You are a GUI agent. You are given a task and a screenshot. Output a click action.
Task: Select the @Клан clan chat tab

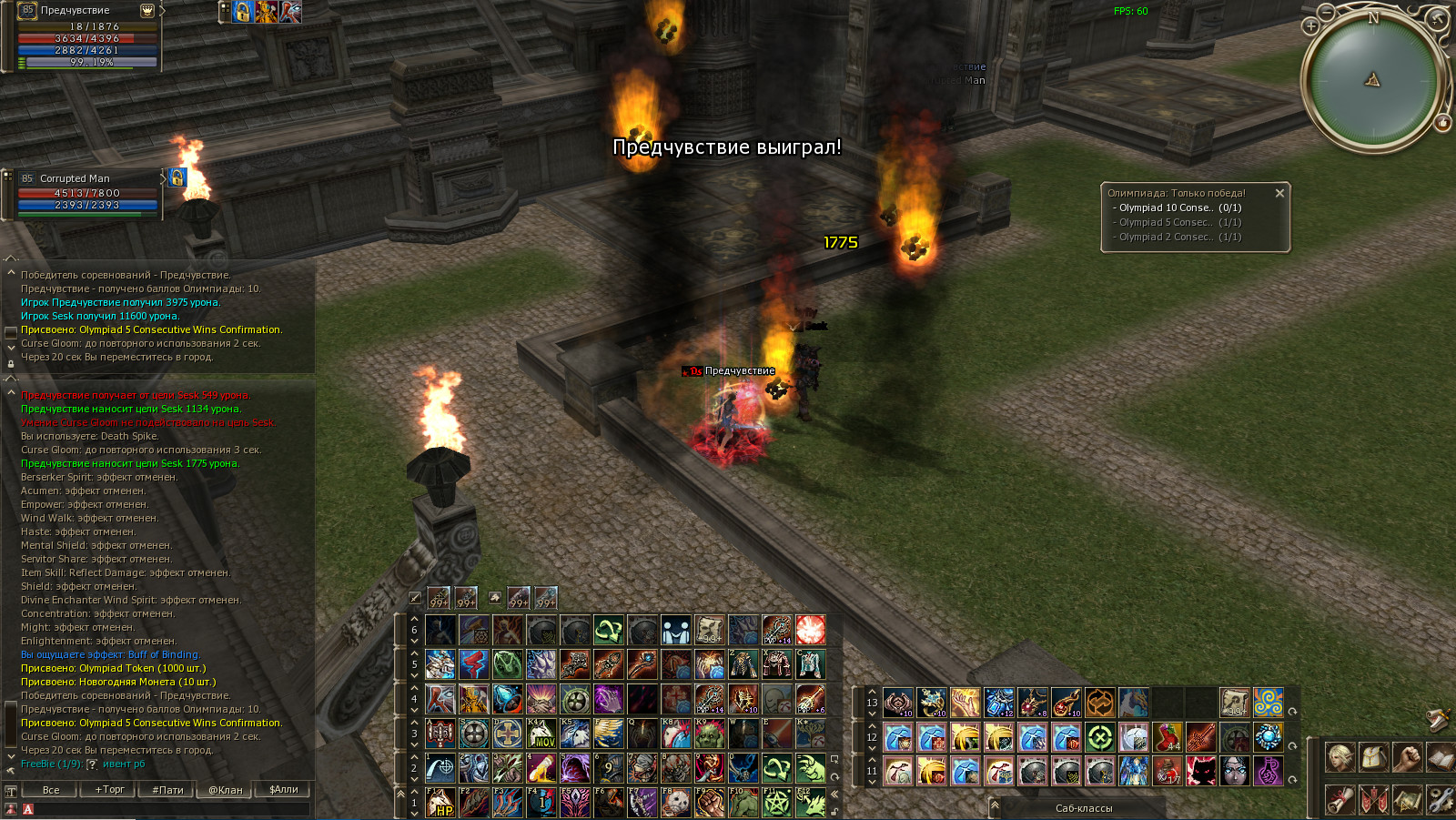tap(226, 790)
